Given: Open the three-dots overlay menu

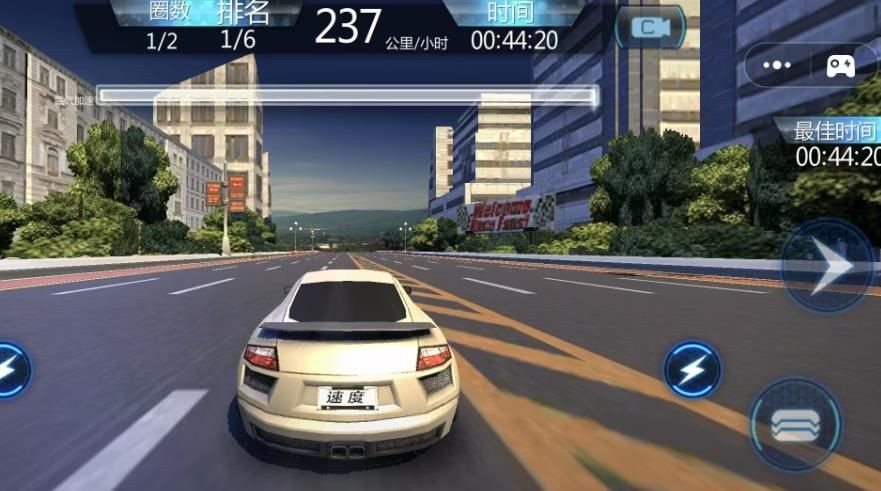Looking at the screenshot, I should coord(777,66).
